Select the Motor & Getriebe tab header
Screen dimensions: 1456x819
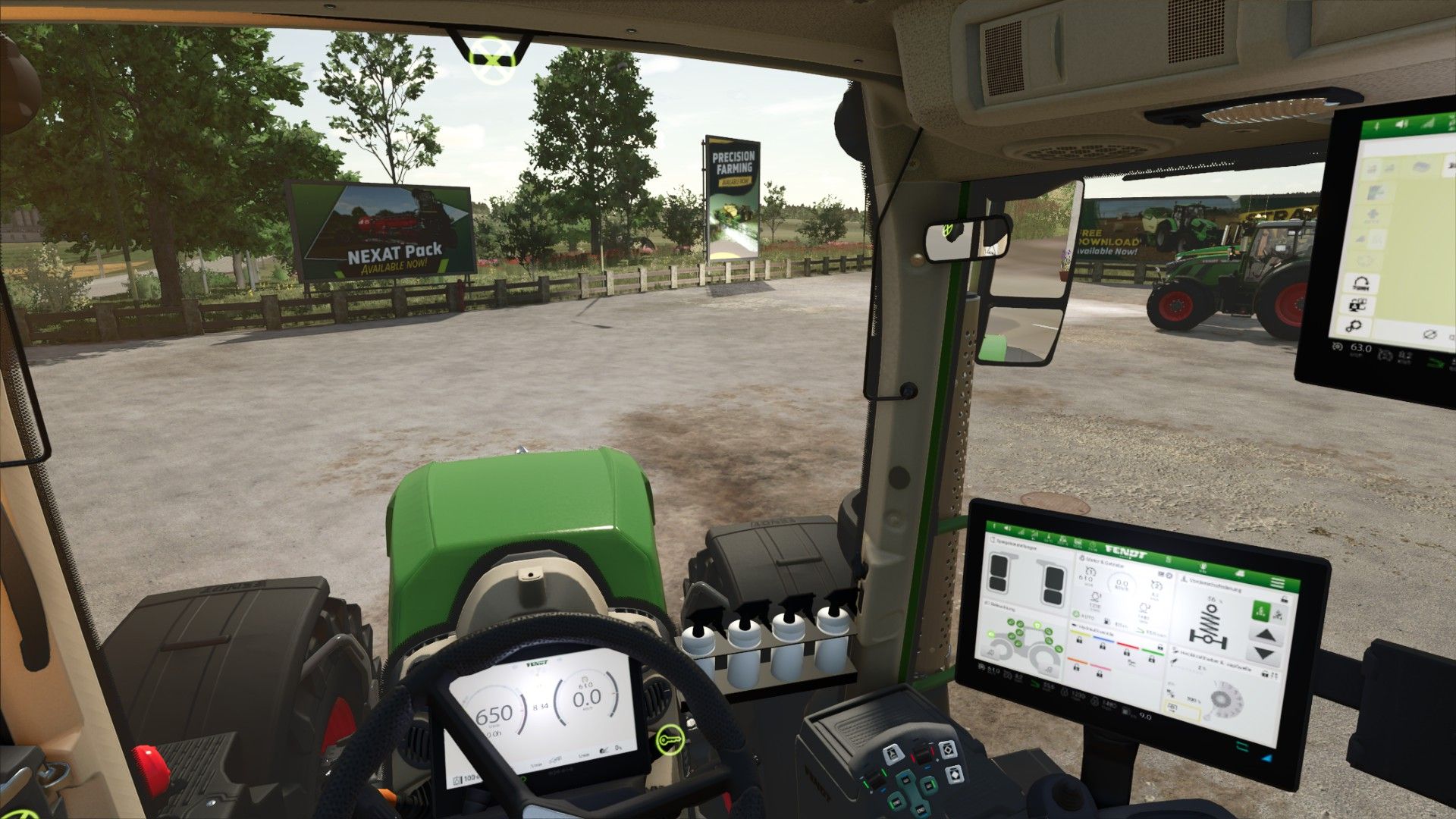[1103, 562]
